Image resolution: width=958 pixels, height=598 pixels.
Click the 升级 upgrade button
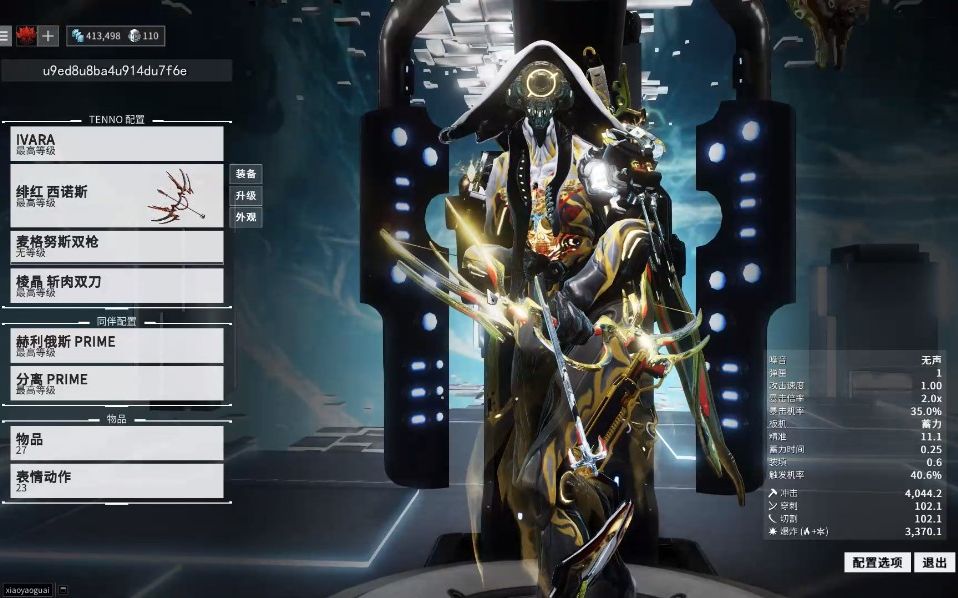pos(246,196)
